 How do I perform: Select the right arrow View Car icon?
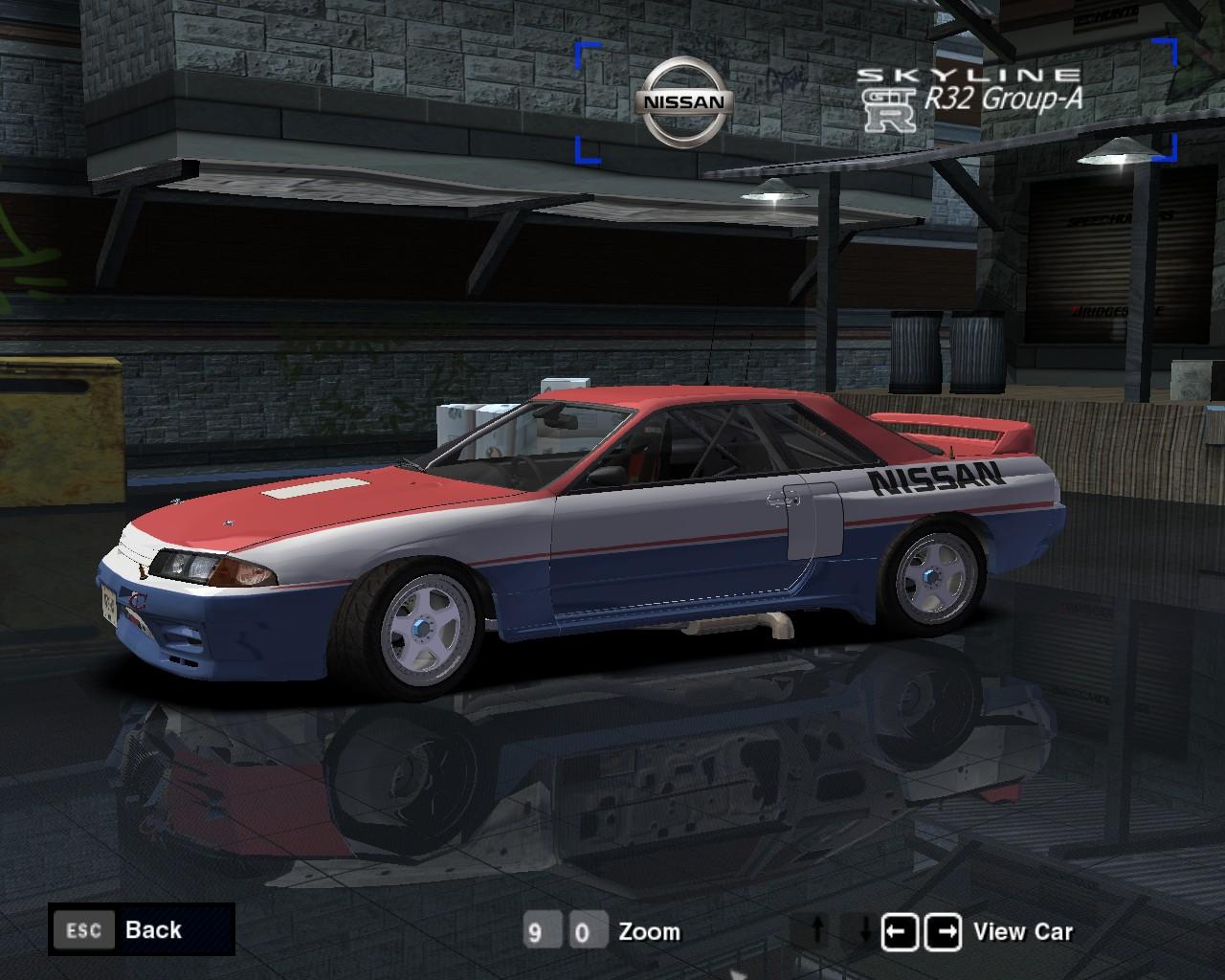(x=944, y=929)
